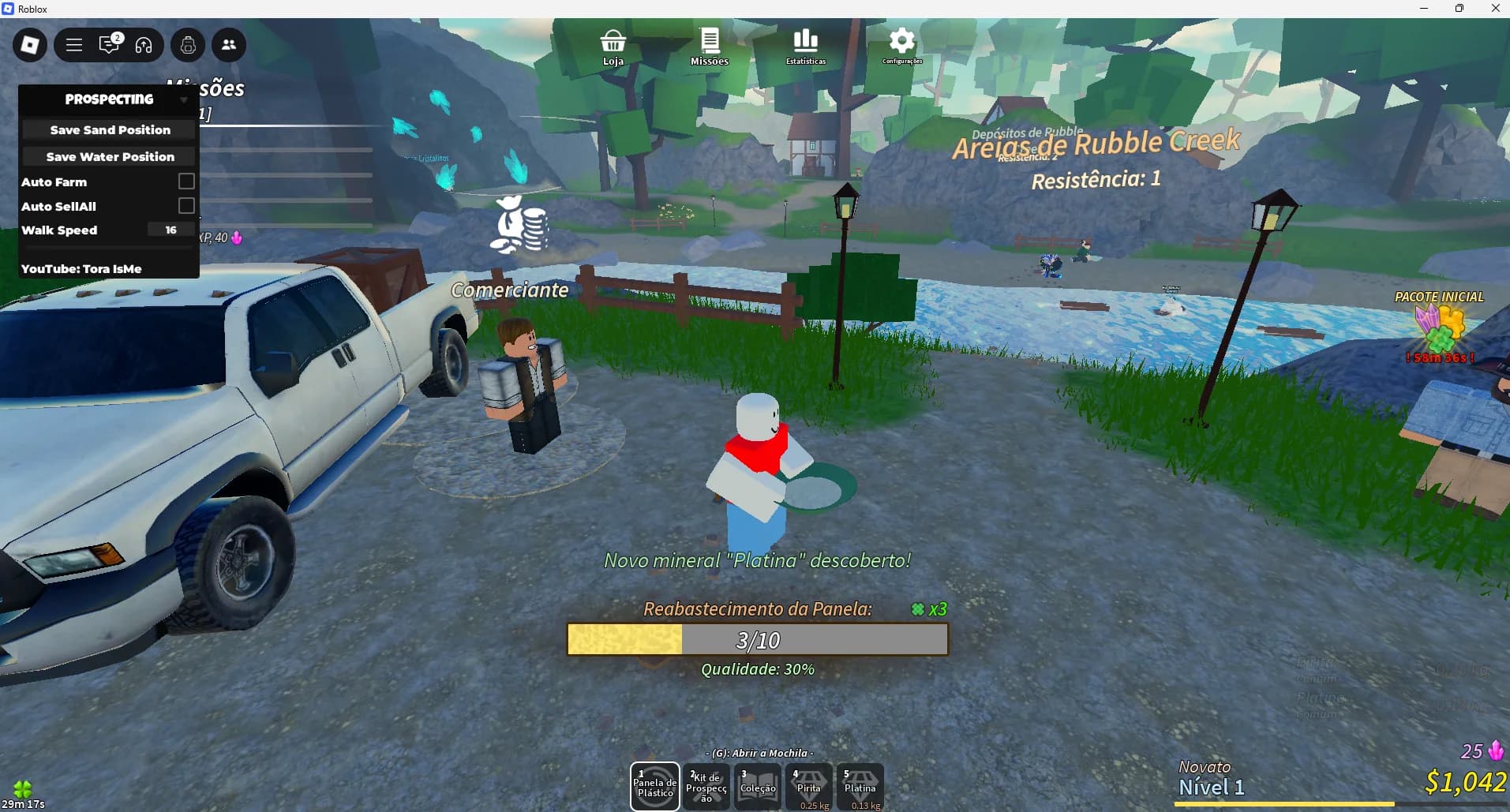Select the Coleção book in hotbar

[757, 786]
